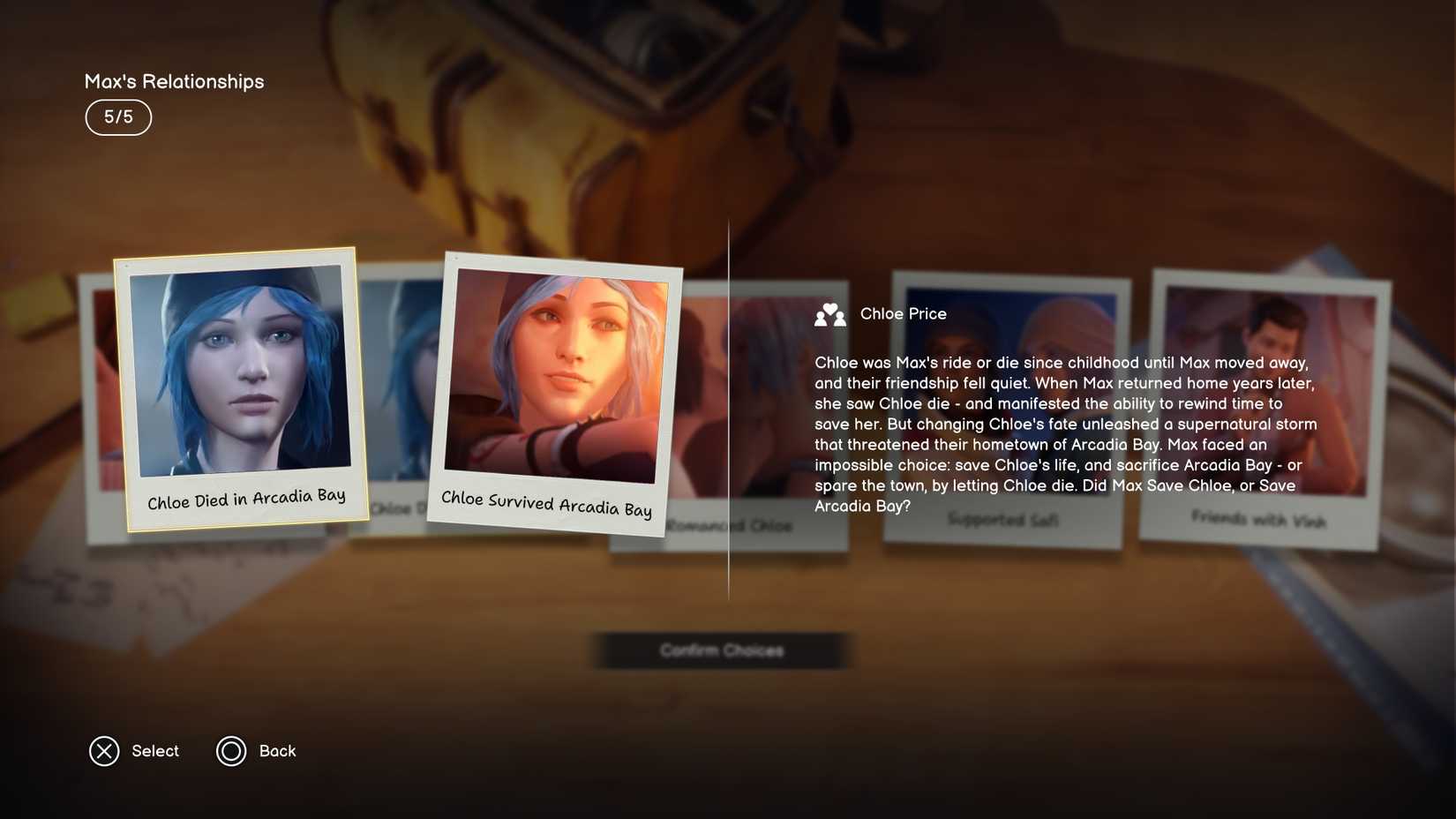Screen dimensions: 1456x819
Task: Click the caption 'Chloe Survived Arcadia Bay'
Action: (546, 503)
